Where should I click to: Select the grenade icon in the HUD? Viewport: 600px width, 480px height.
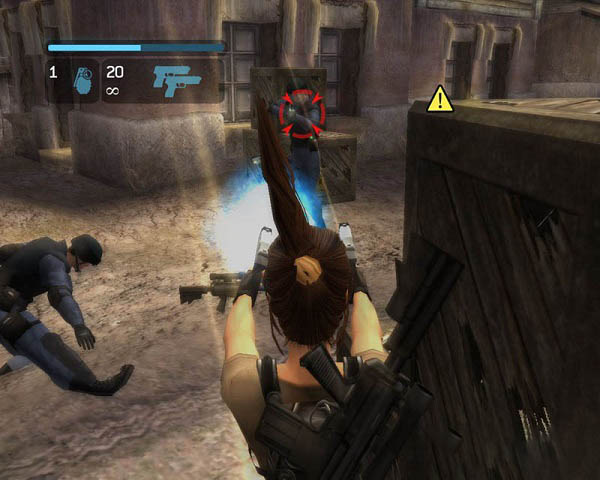tap(83, 82)
